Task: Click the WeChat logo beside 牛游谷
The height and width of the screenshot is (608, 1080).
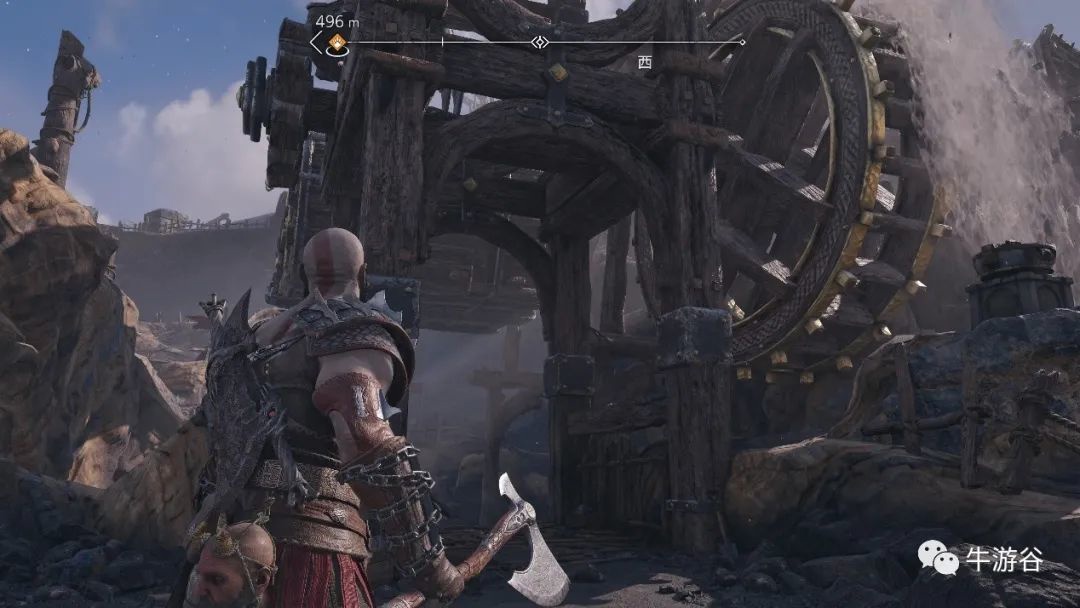Action: (x=939, y=558)
